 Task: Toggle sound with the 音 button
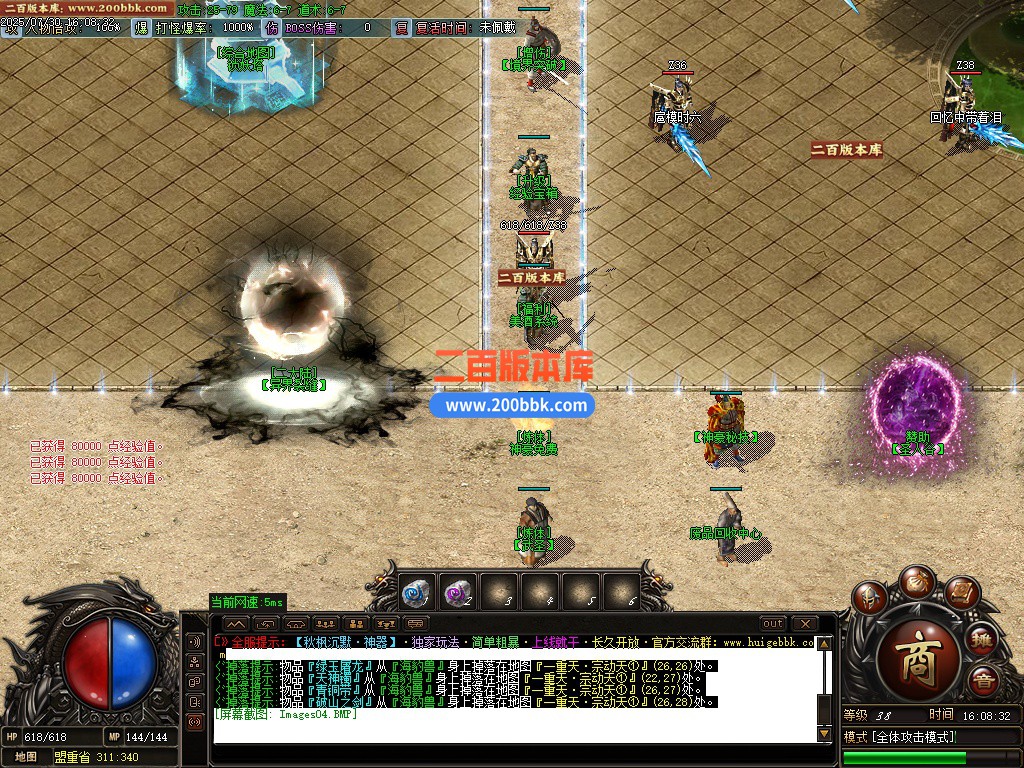click(984, 683)
